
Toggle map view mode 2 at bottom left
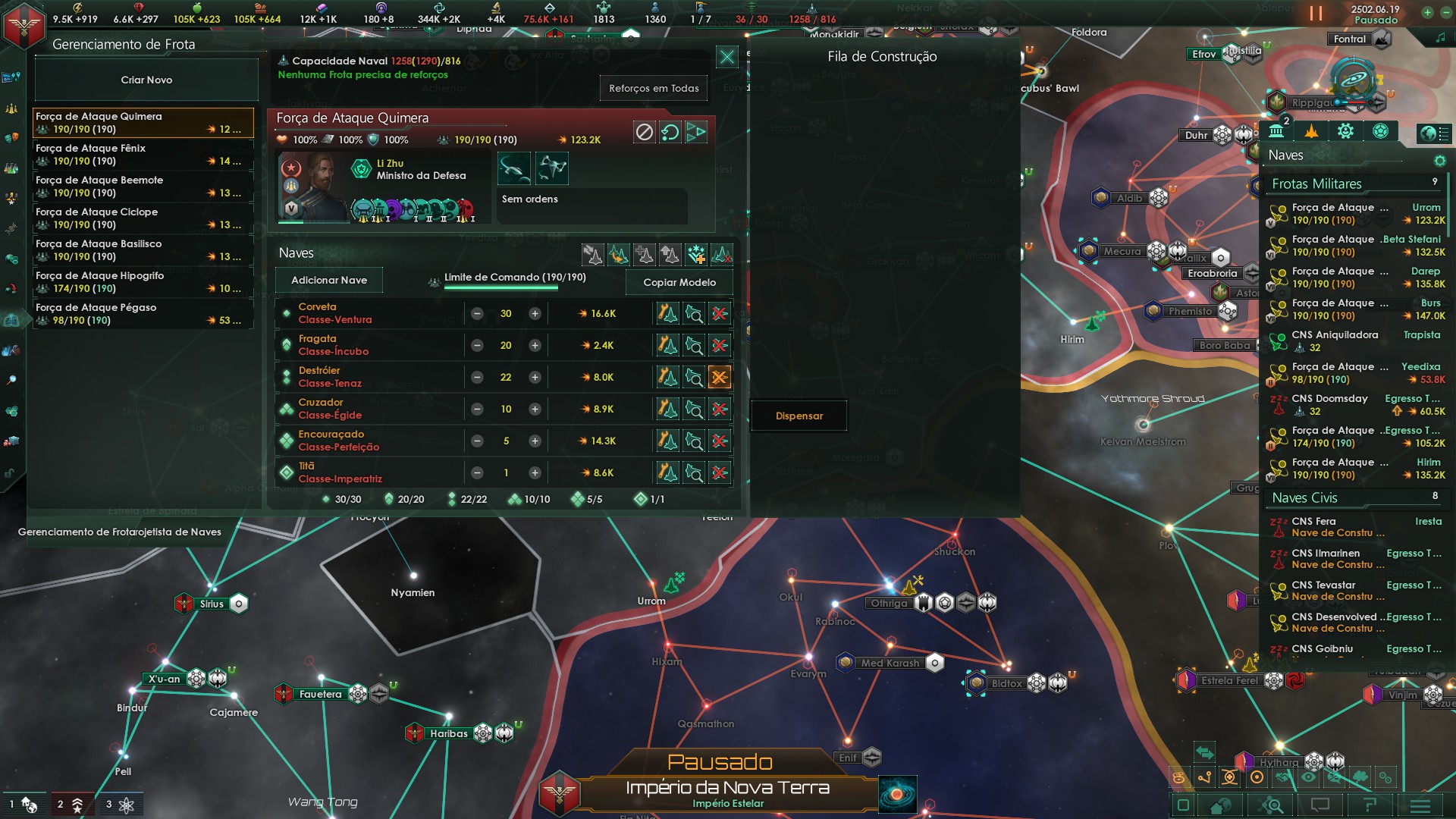(74, 805)
